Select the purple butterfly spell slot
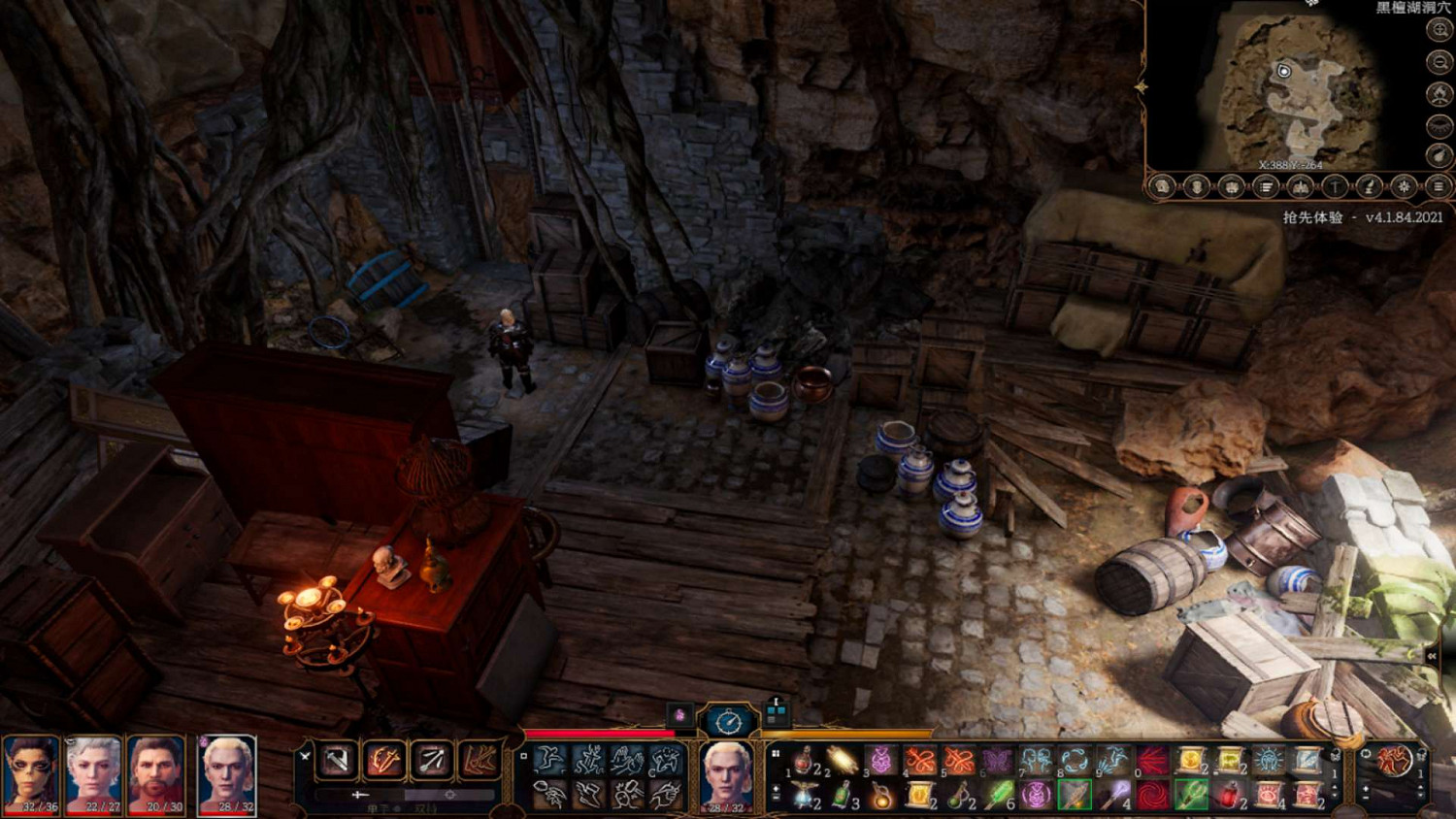The image size is (1456, 819). pos(997,761)
